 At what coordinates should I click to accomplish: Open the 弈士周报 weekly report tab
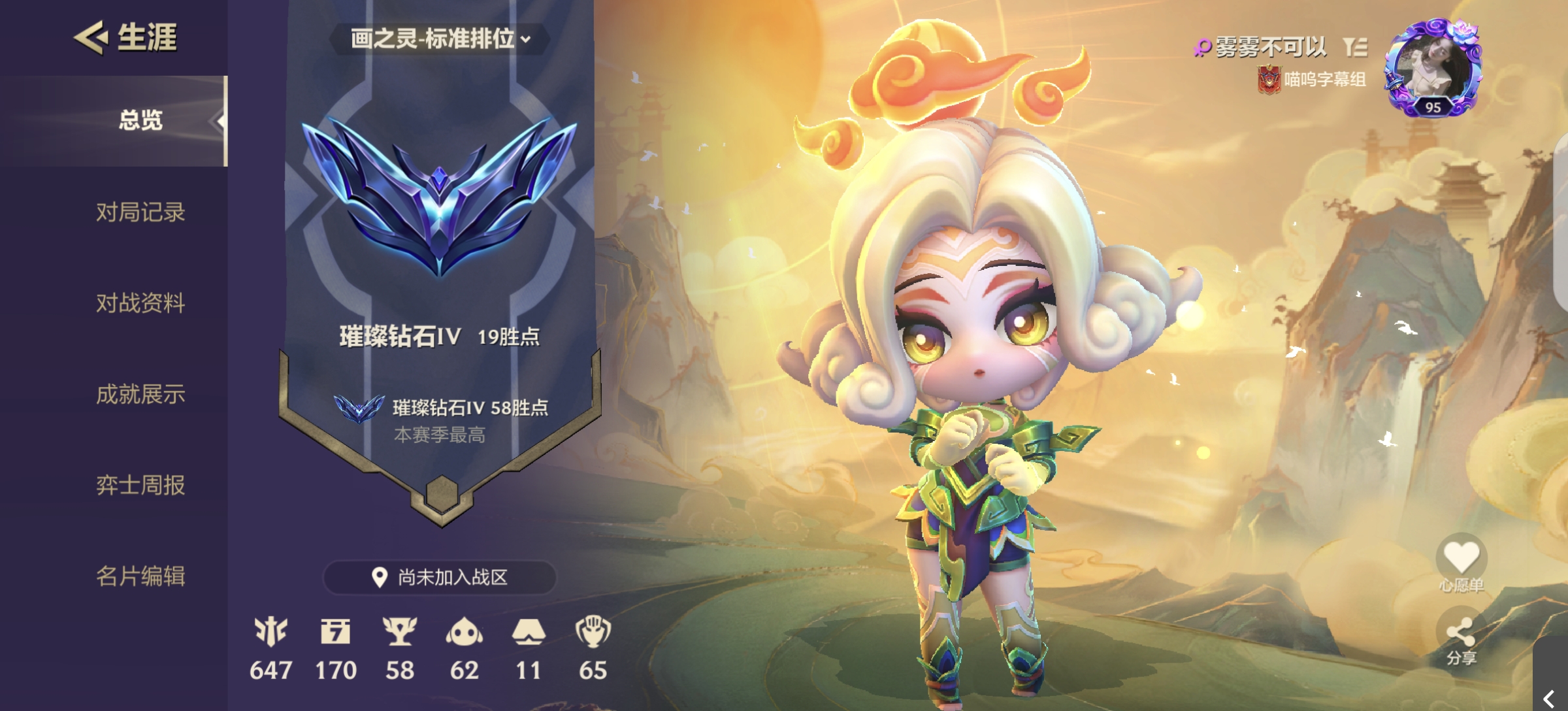[x=140, y=485]
